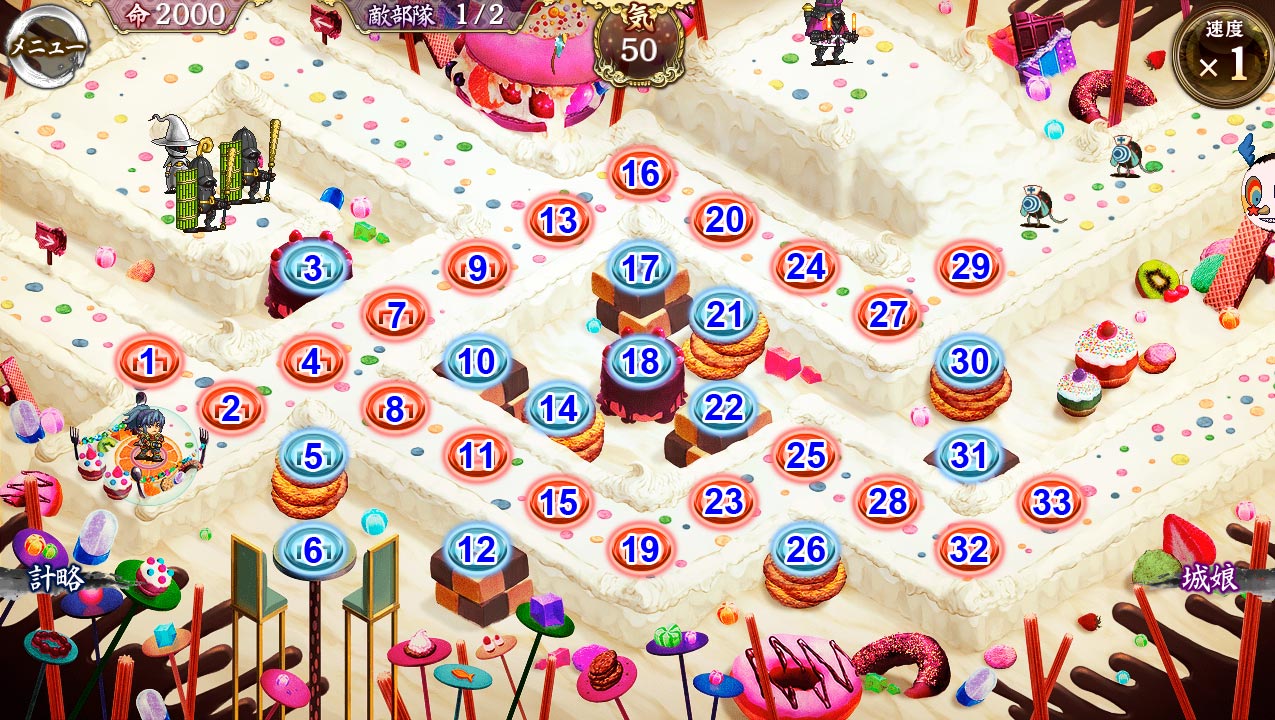Choose blue placement tile number 26
The image size is (1275, 720).
[806, 549]
